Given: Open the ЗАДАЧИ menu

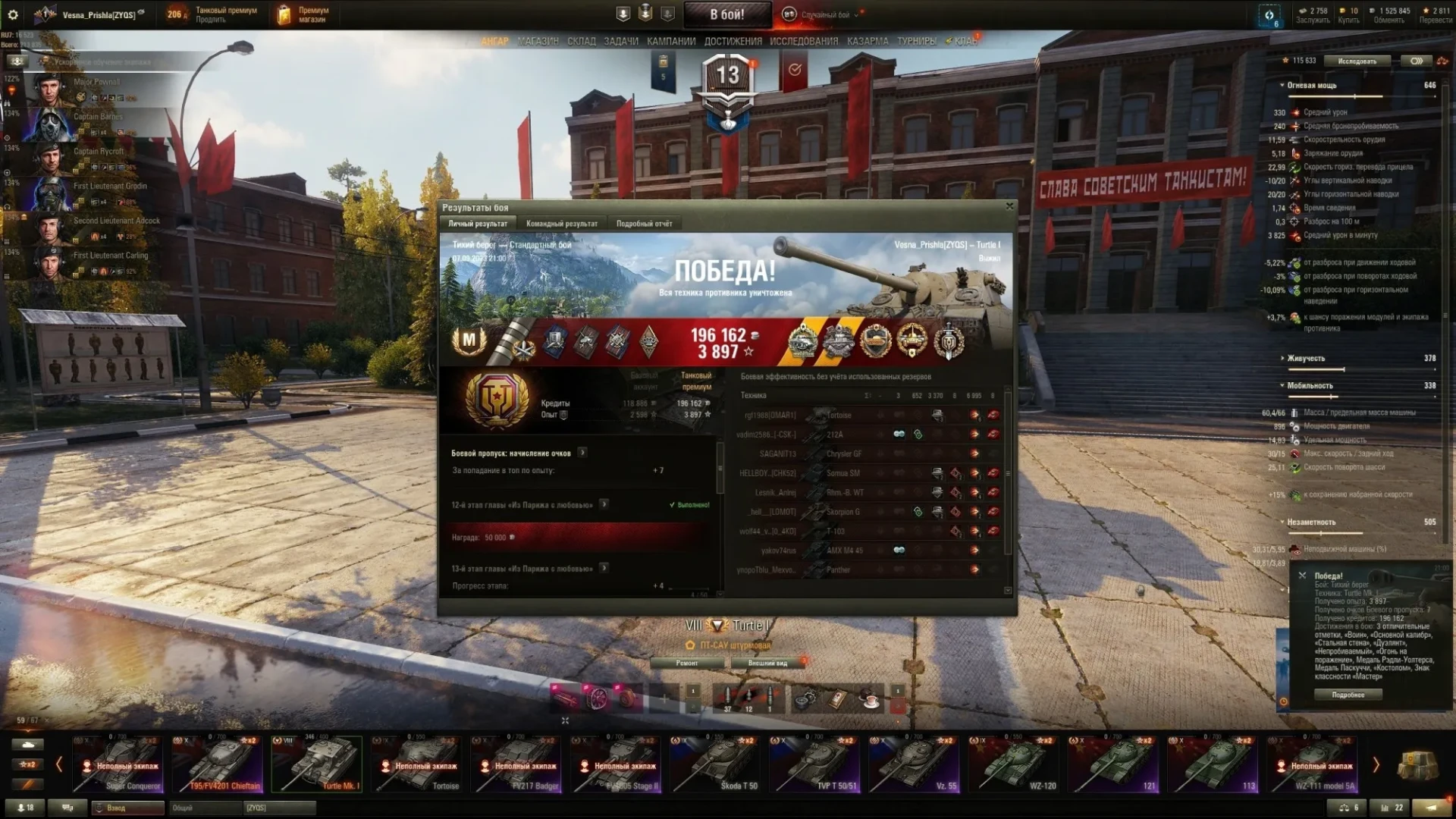Looking at the screenshot, I should coord(621,41).
